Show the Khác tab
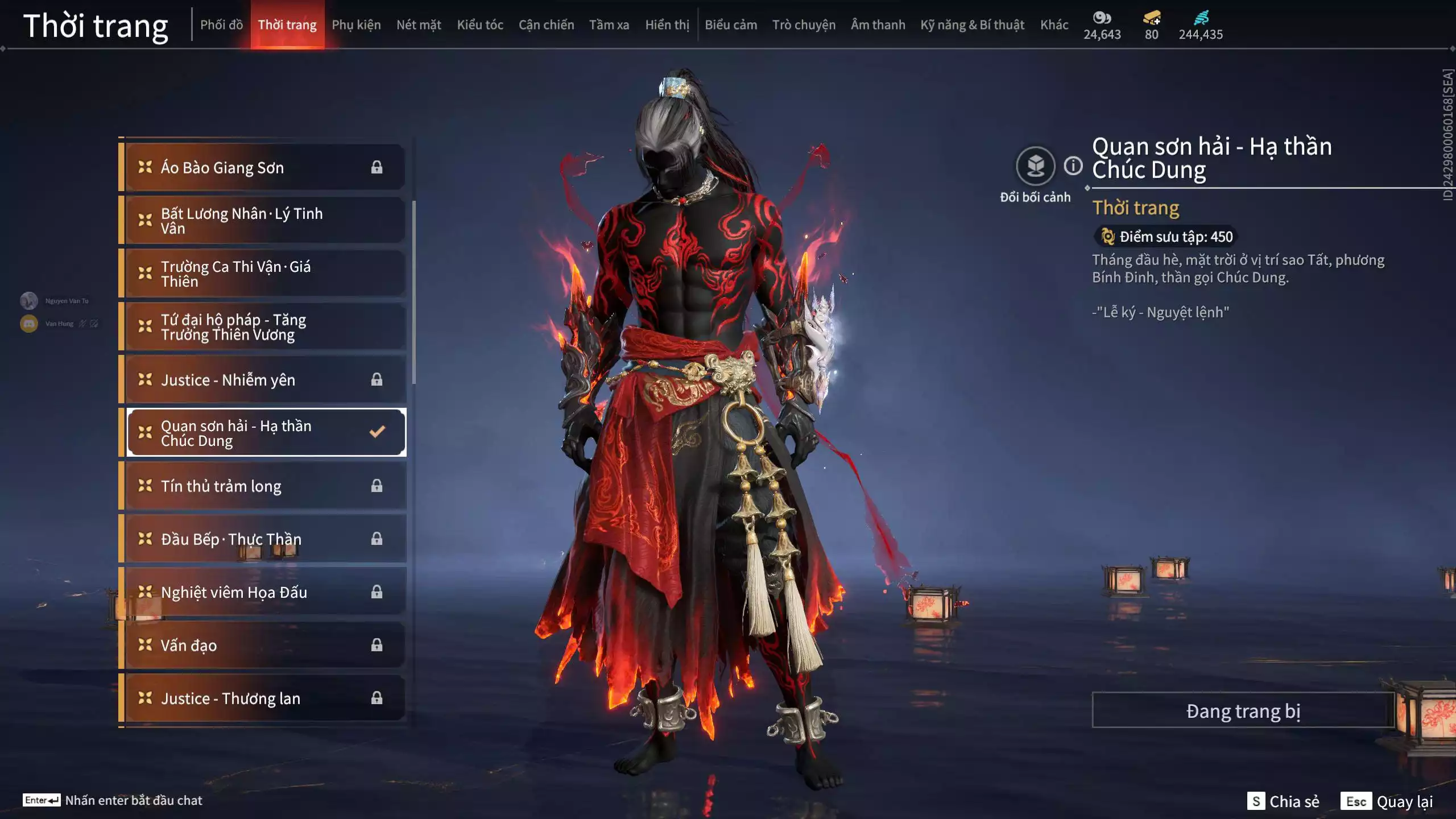The height and width of the screenshot is (819, 1456). pyautogui.click(x=1054, y=25)
